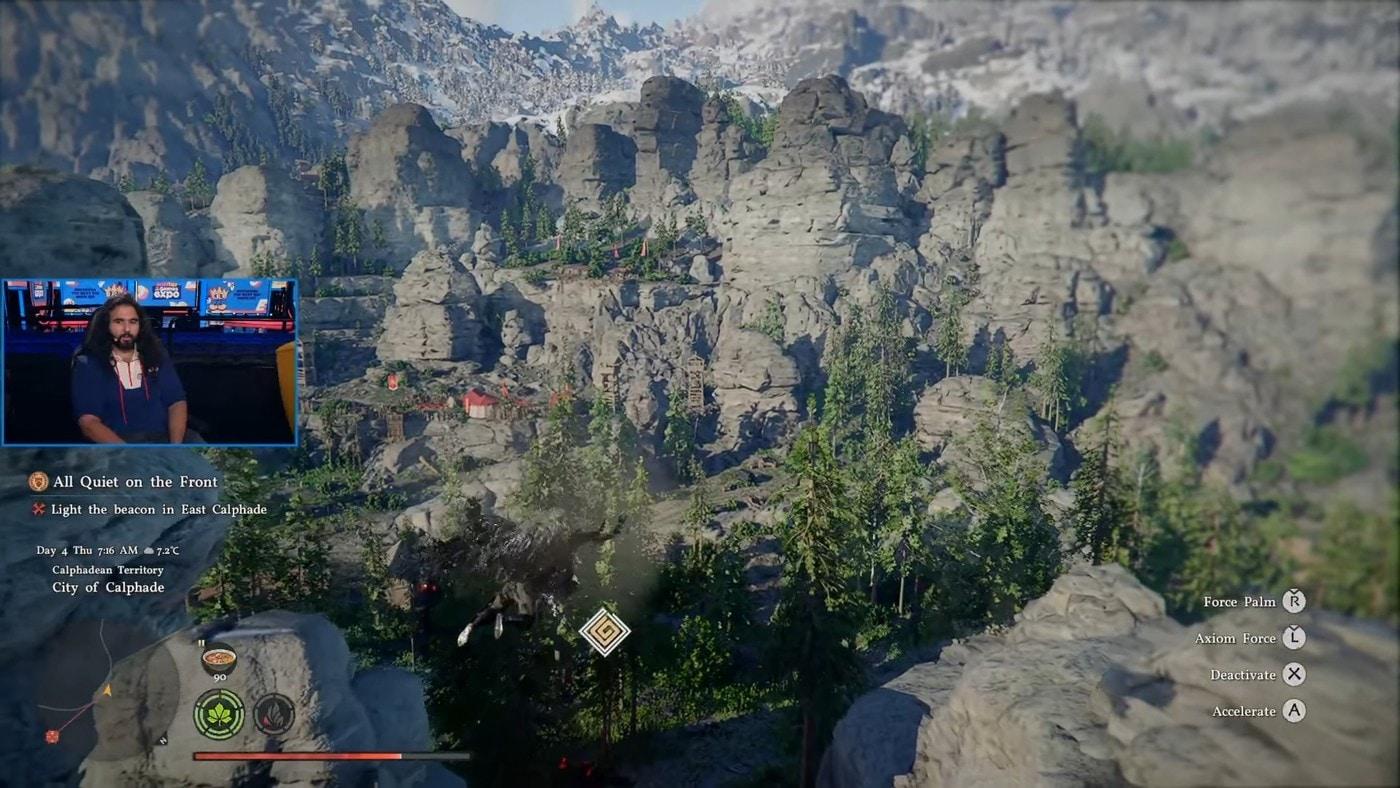Click the streamer webcam overlay
The image size is (1400, 788).
(x=150, y=362)
